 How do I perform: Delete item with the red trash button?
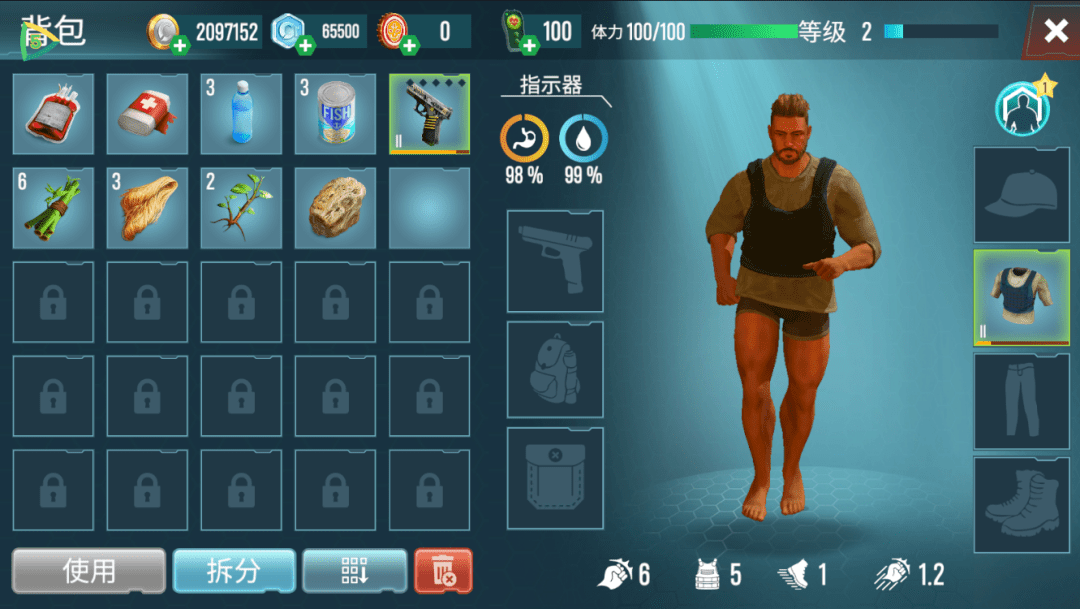click(x=443, y=571)
